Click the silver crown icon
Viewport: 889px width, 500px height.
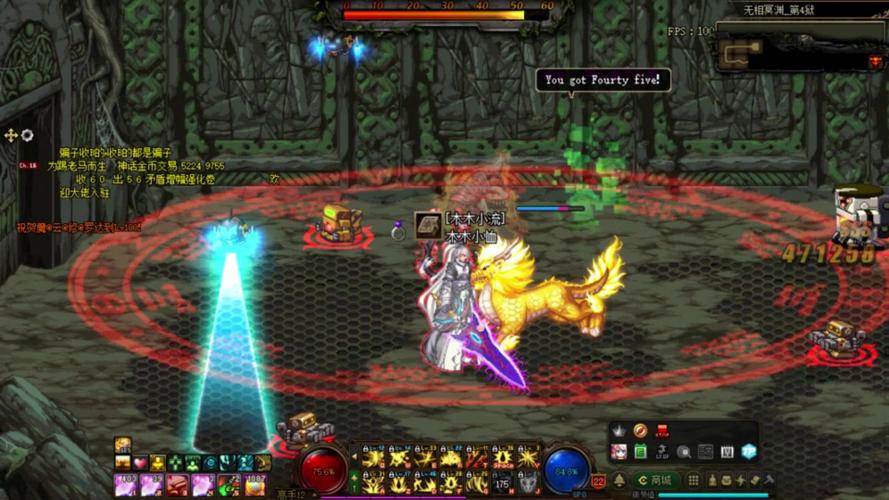(x=619, y=430)
